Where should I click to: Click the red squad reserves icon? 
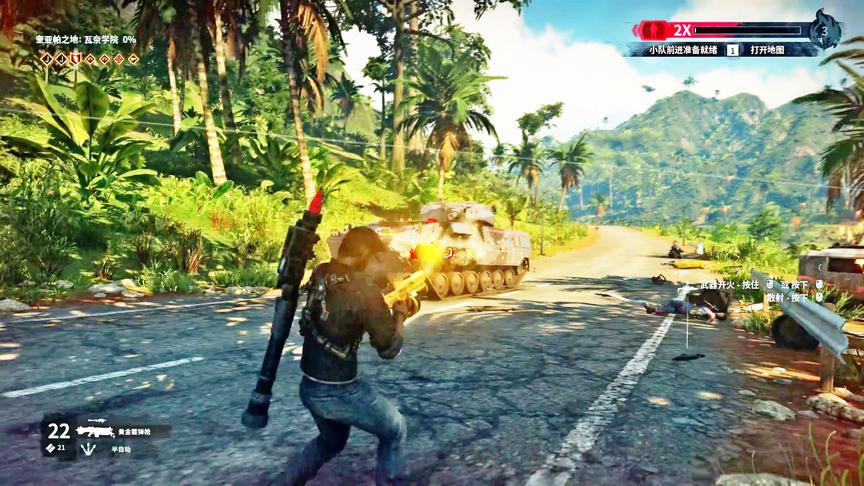651,30
